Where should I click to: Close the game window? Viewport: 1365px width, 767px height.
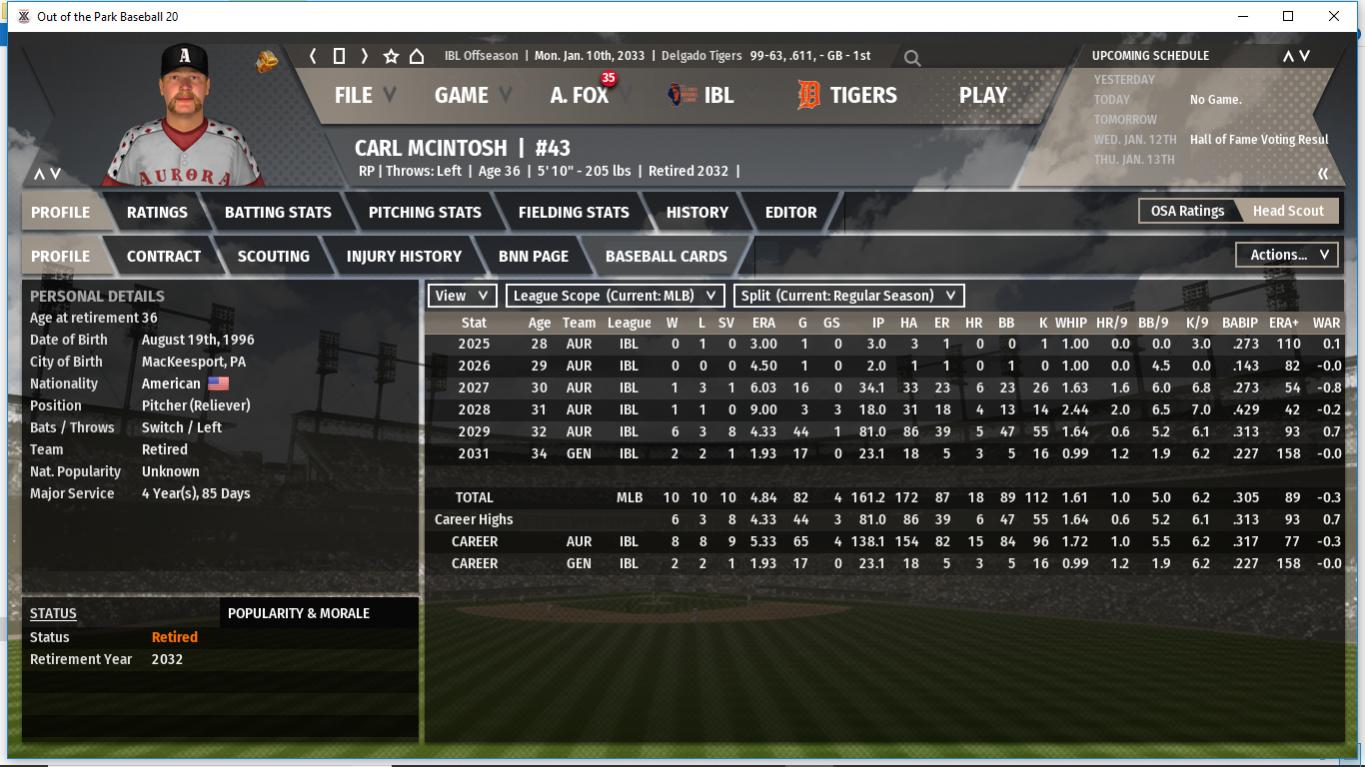click(1333, 16)
